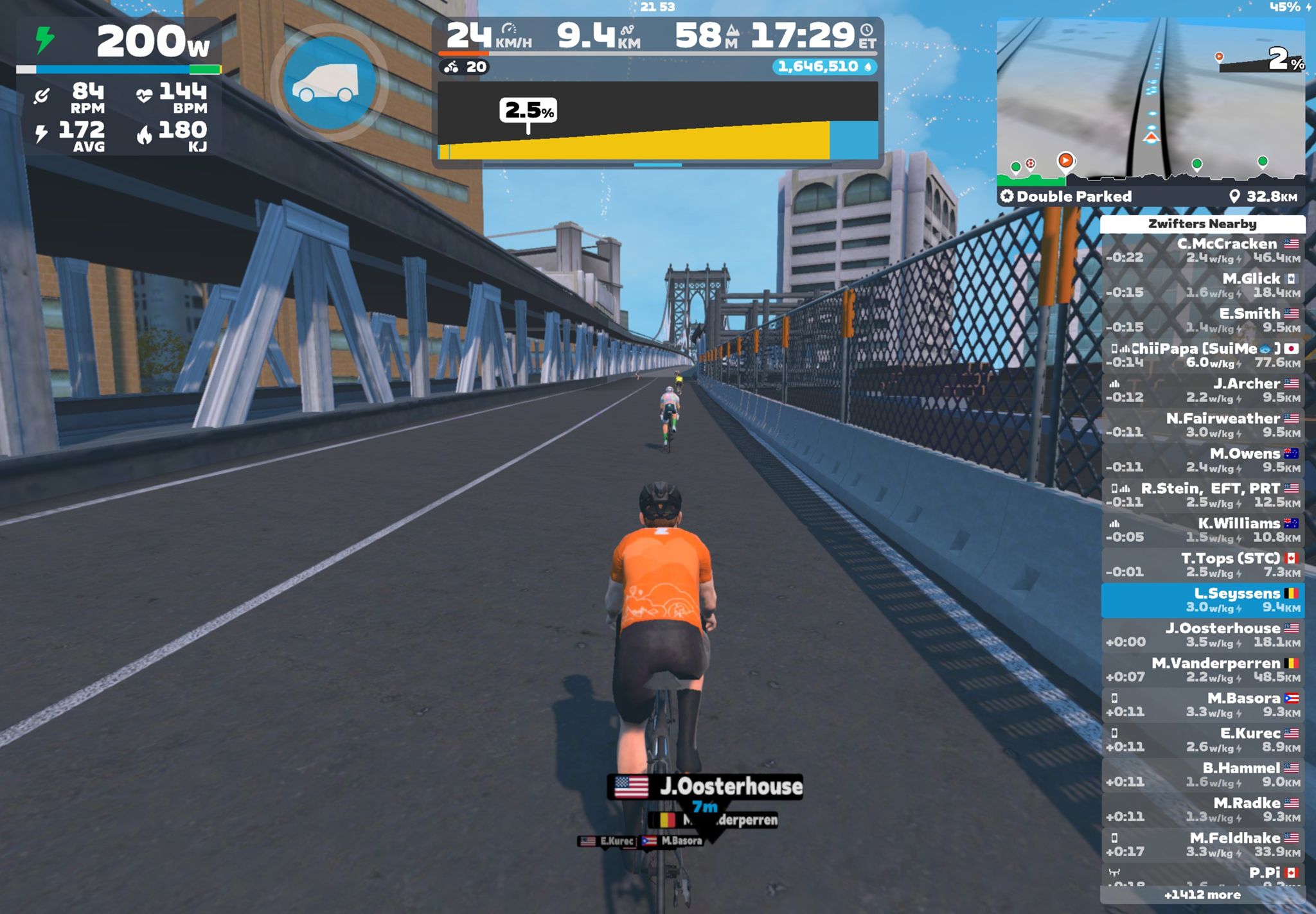Expand the +1412 more riders list
The height and width of the screenshot is (914, 1316).
coord(1202,895)
